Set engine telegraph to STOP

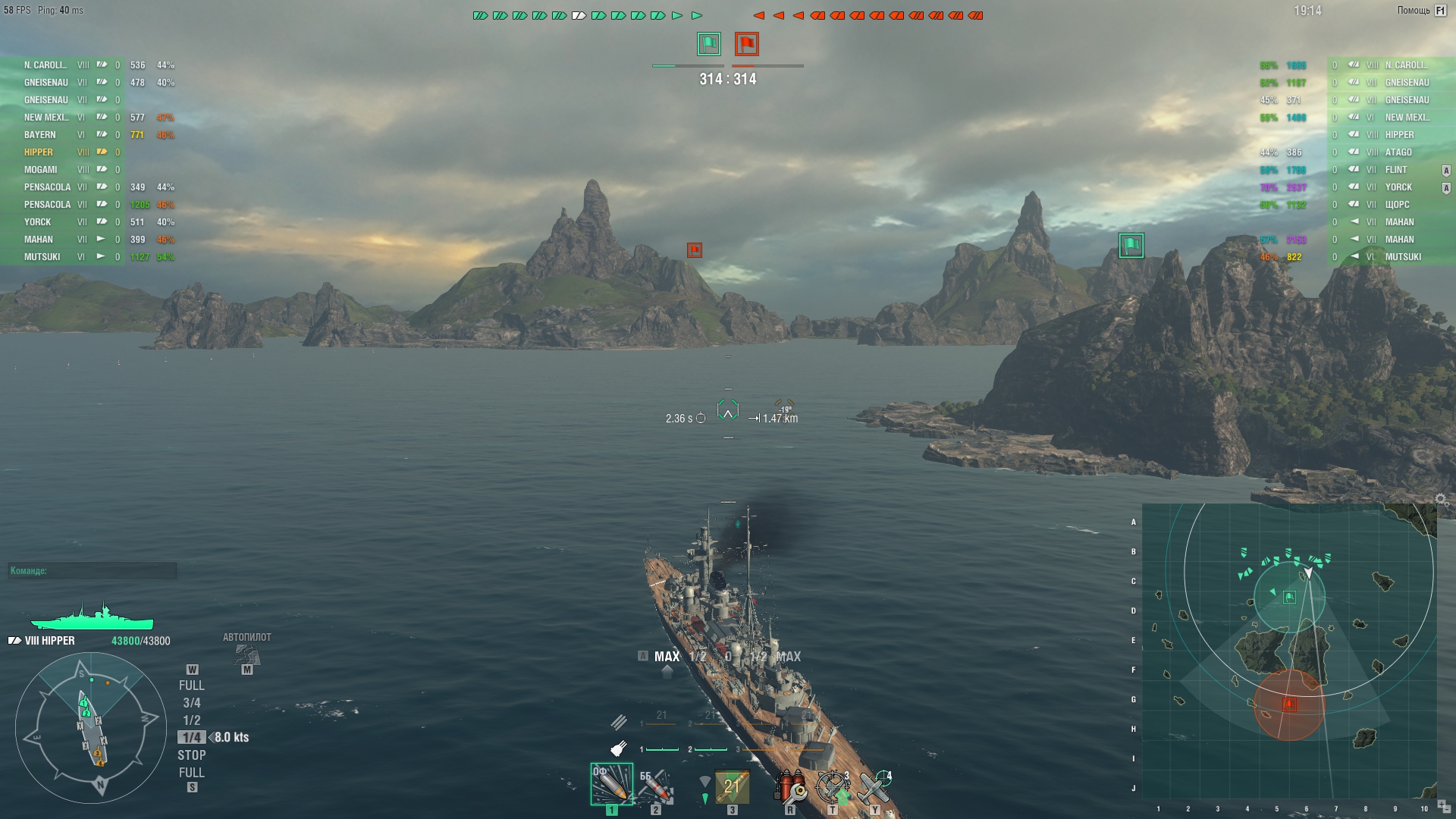pyautogui.click(x=191, y=755)
